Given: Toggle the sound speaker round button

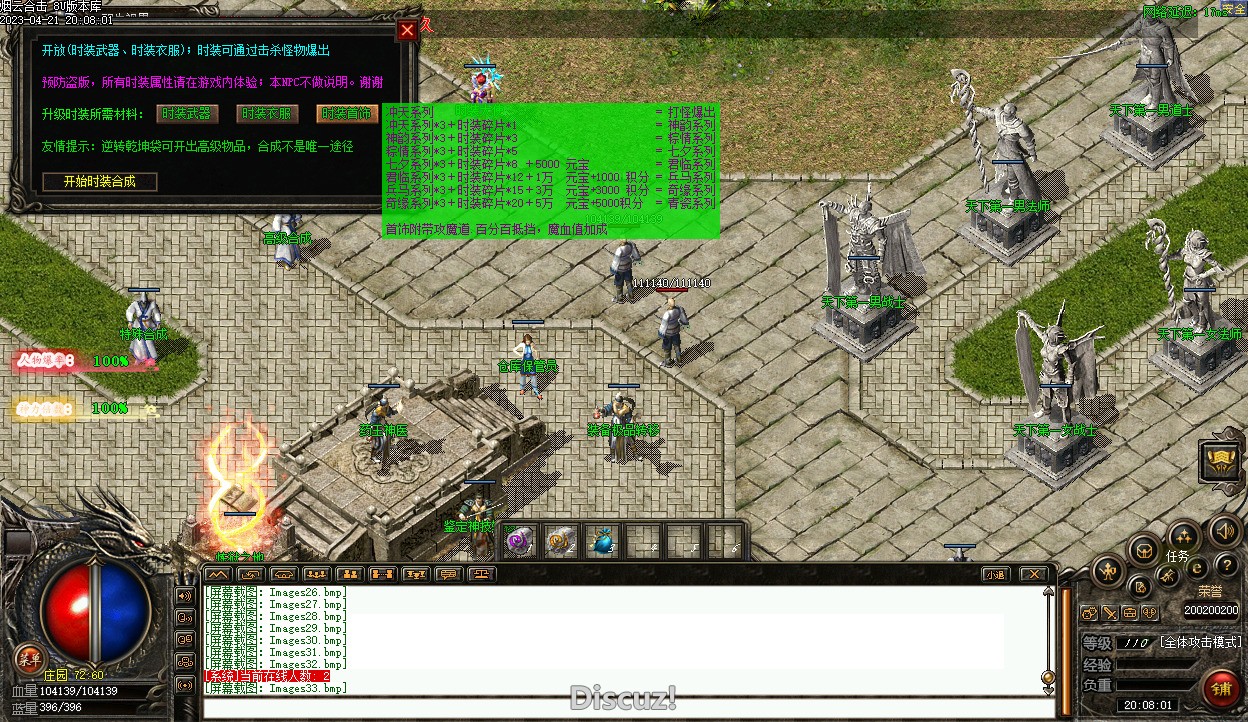Looking at the screenshot, I should point(1225,531).
